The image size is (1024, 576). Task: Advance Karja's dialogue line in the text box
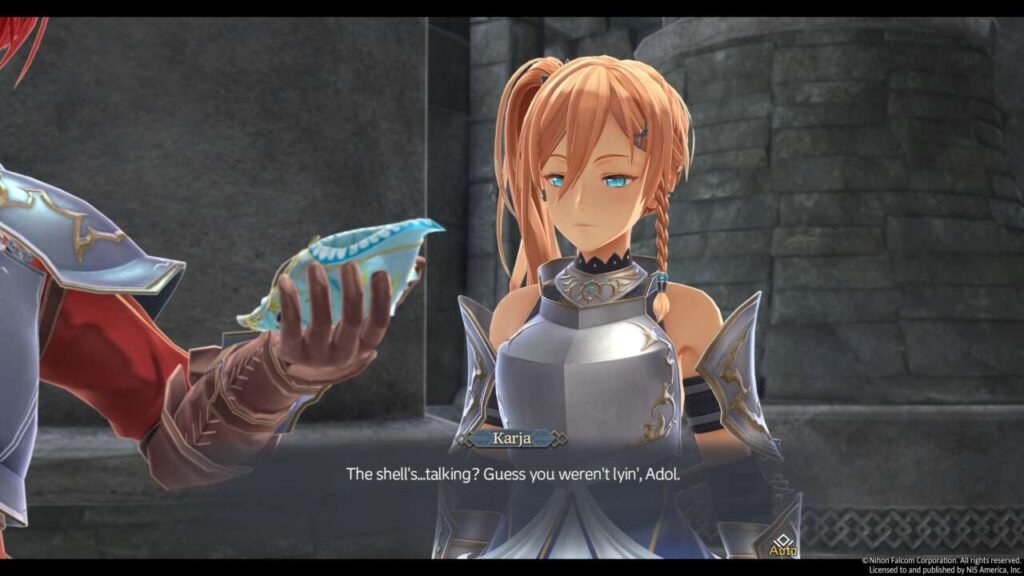pyautogui.click(x=512, y=473)
